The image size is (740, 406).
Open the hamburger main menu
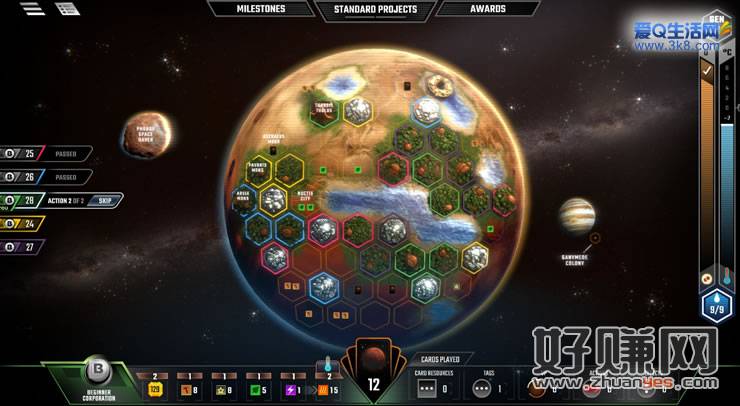[x=32, y=9]
